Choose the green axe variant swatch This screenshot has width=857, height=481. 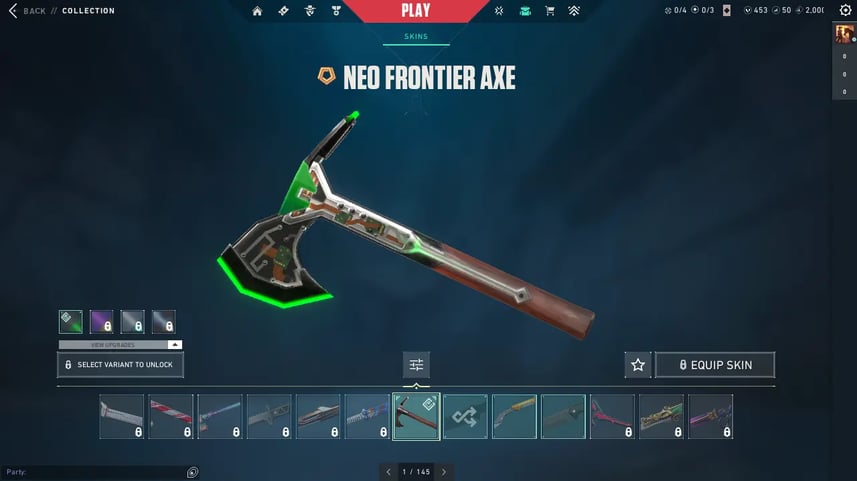(x=70, y=321)
